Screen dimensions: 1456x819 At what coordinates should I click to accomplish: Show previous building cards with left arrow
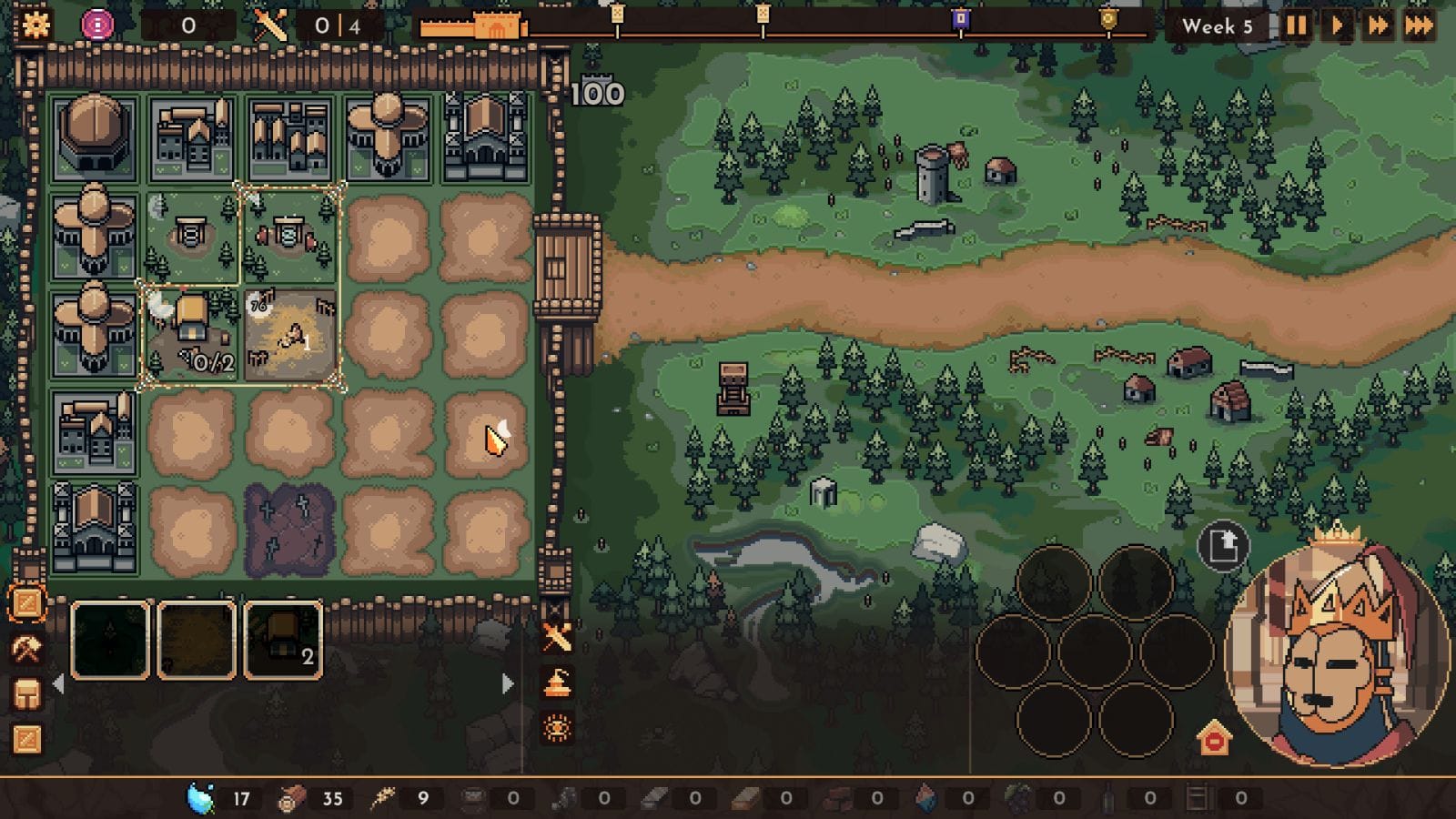(x=59, y=683)
